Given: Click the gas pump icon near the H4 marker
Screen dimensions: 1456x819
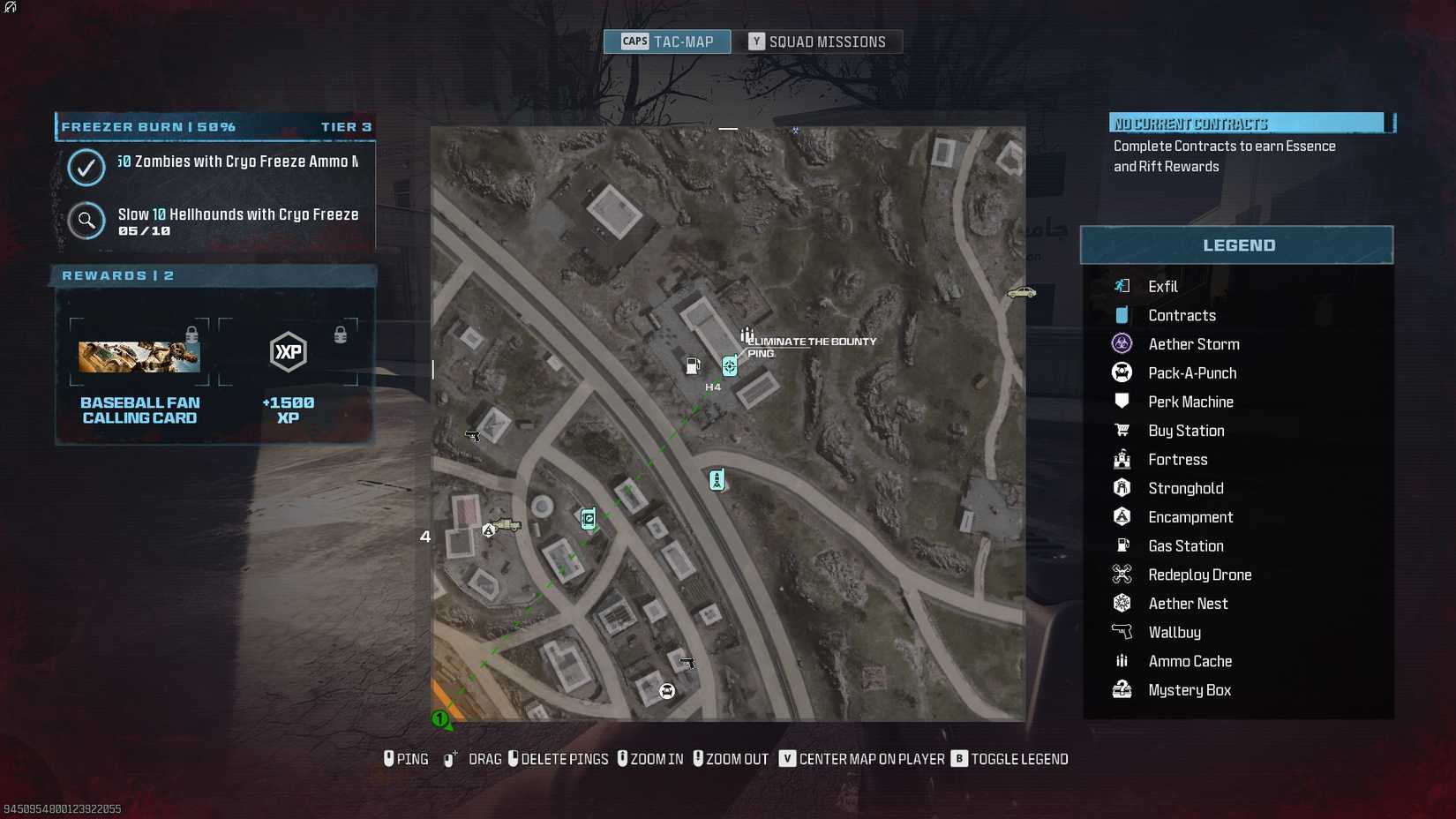Looking at the screenshot, I should click(691, 364).
